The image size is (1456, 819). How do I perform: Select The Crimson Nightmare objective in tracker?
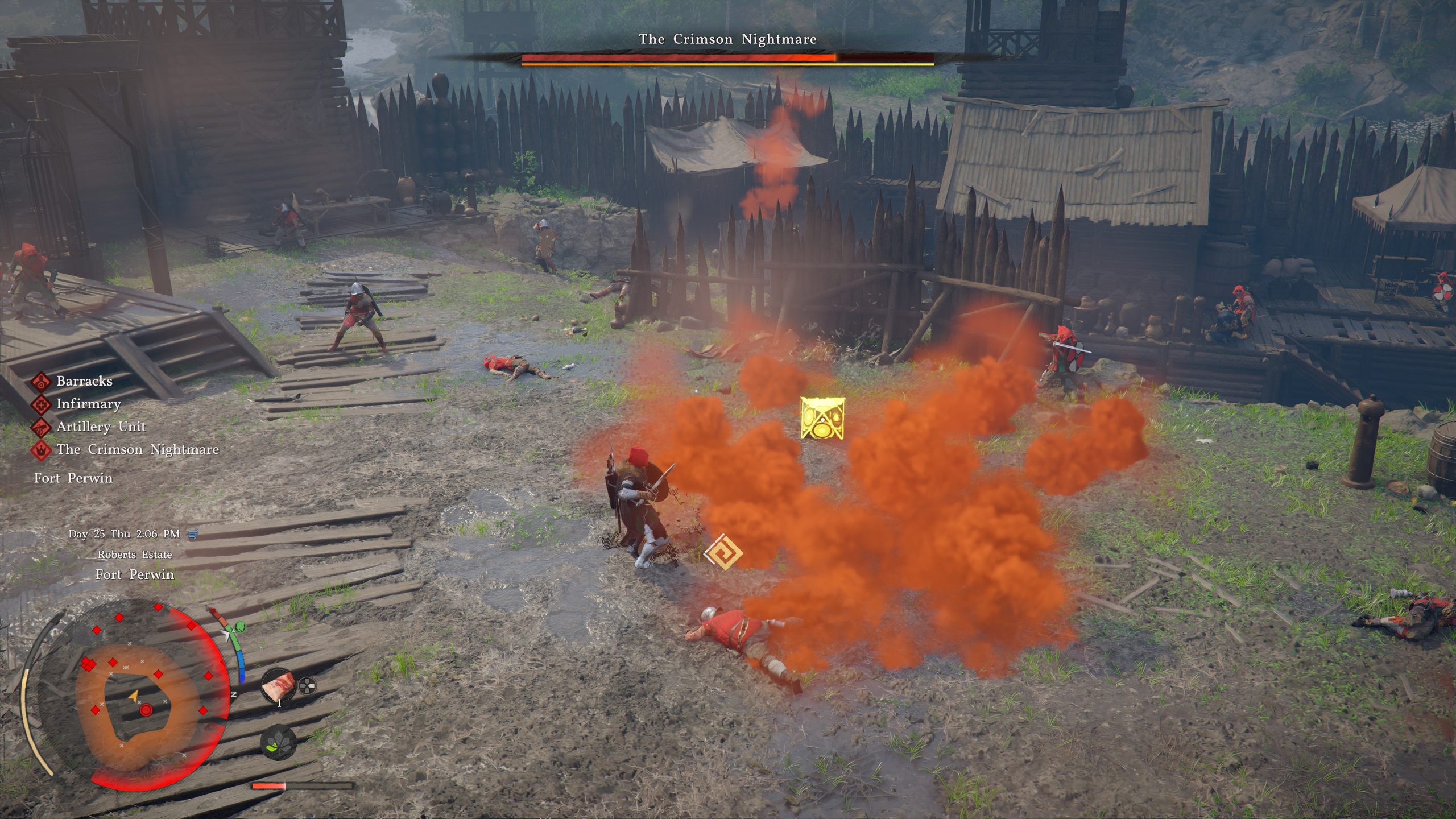(x=137, y=449)
